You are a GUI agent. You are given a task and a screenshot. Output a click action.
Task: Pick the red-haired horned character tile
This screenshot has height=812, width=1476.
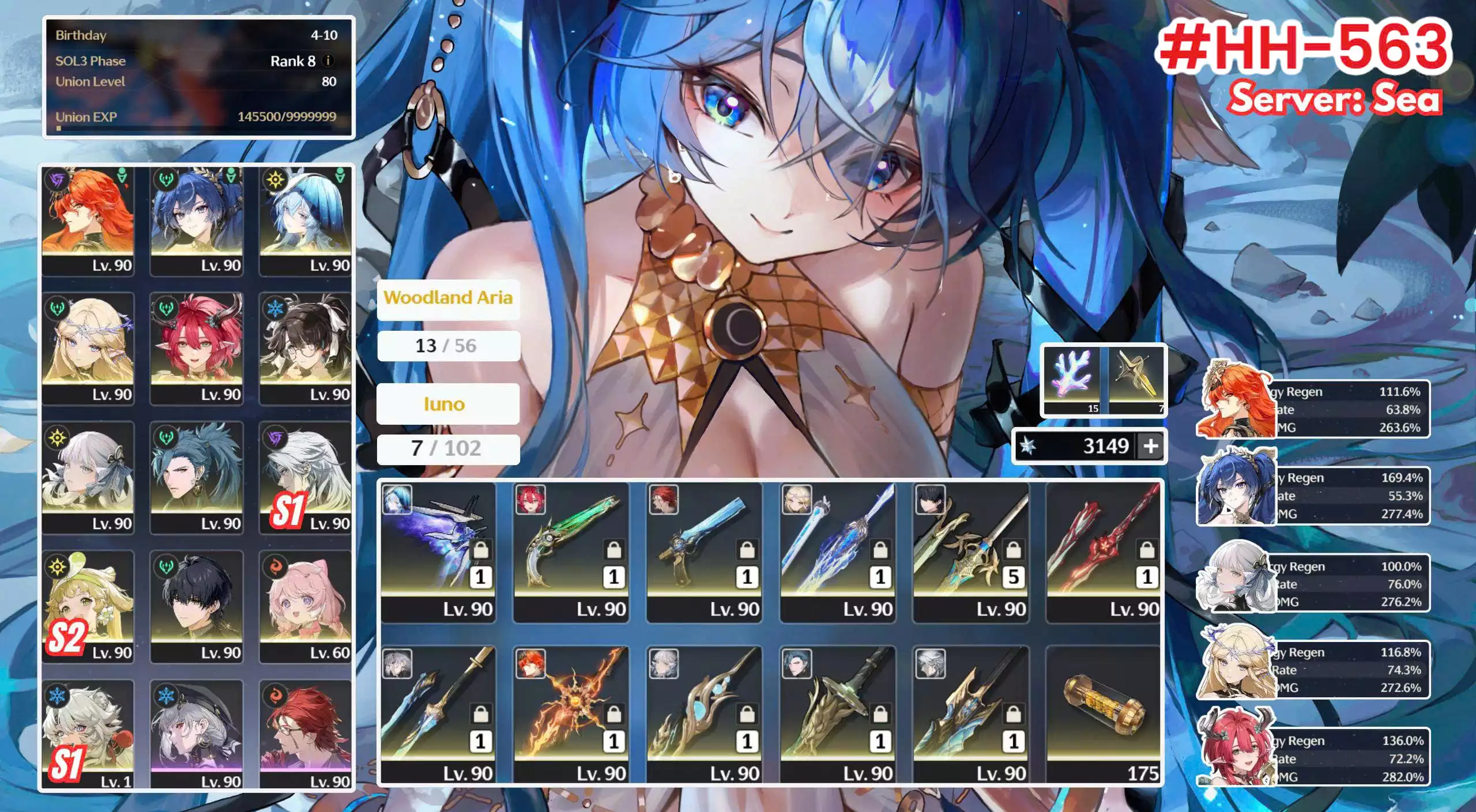pos(197,348)
